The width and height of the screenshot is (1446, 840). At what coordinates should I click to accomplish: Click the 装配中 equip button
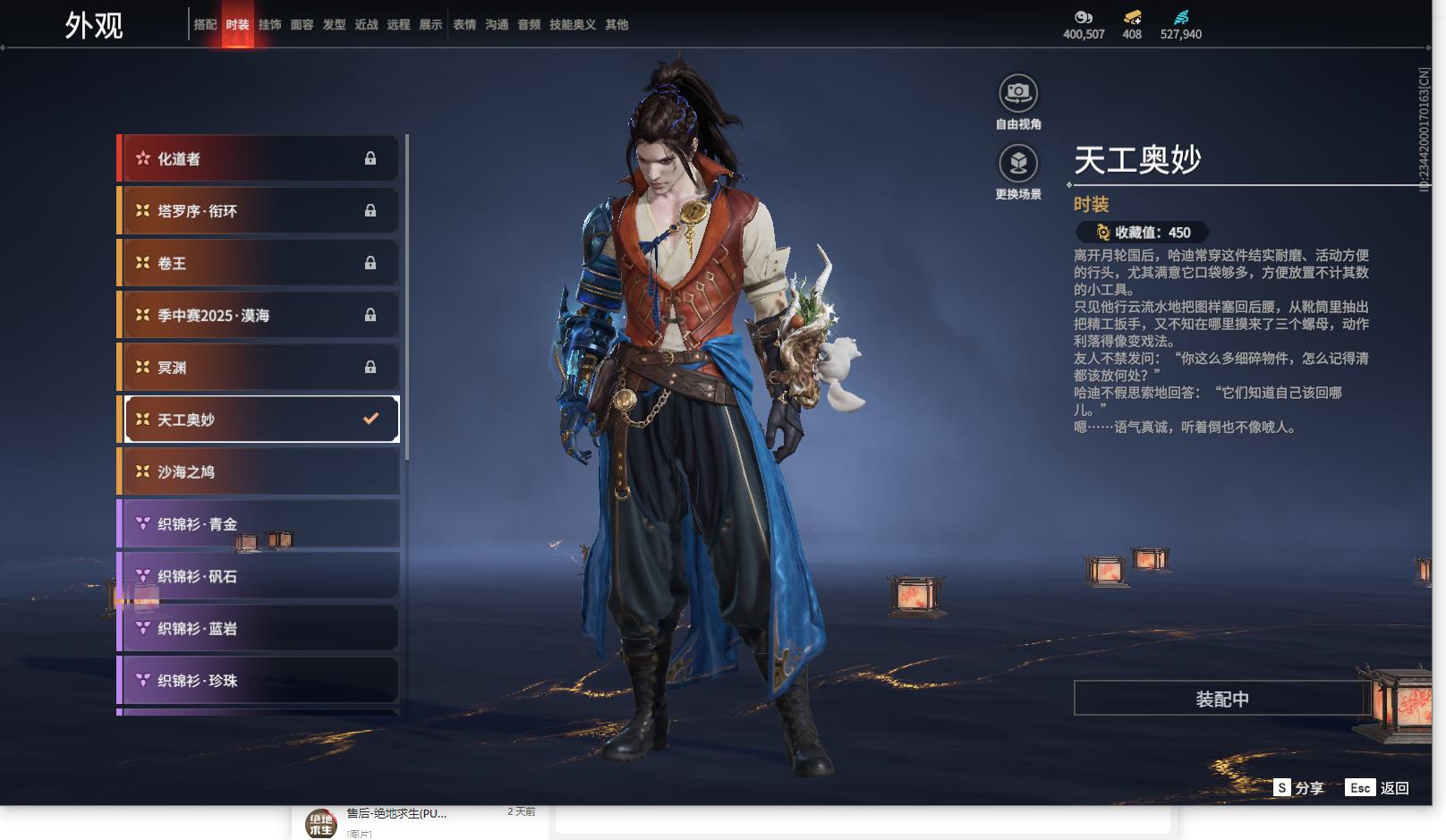point(1221,699)
